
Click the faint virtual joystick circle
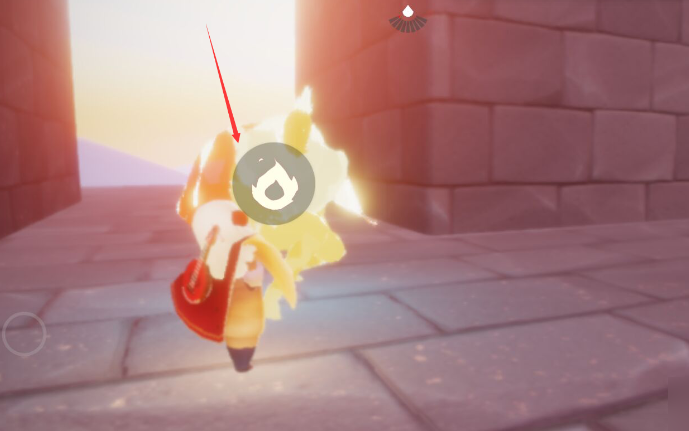tap(24, 335)
